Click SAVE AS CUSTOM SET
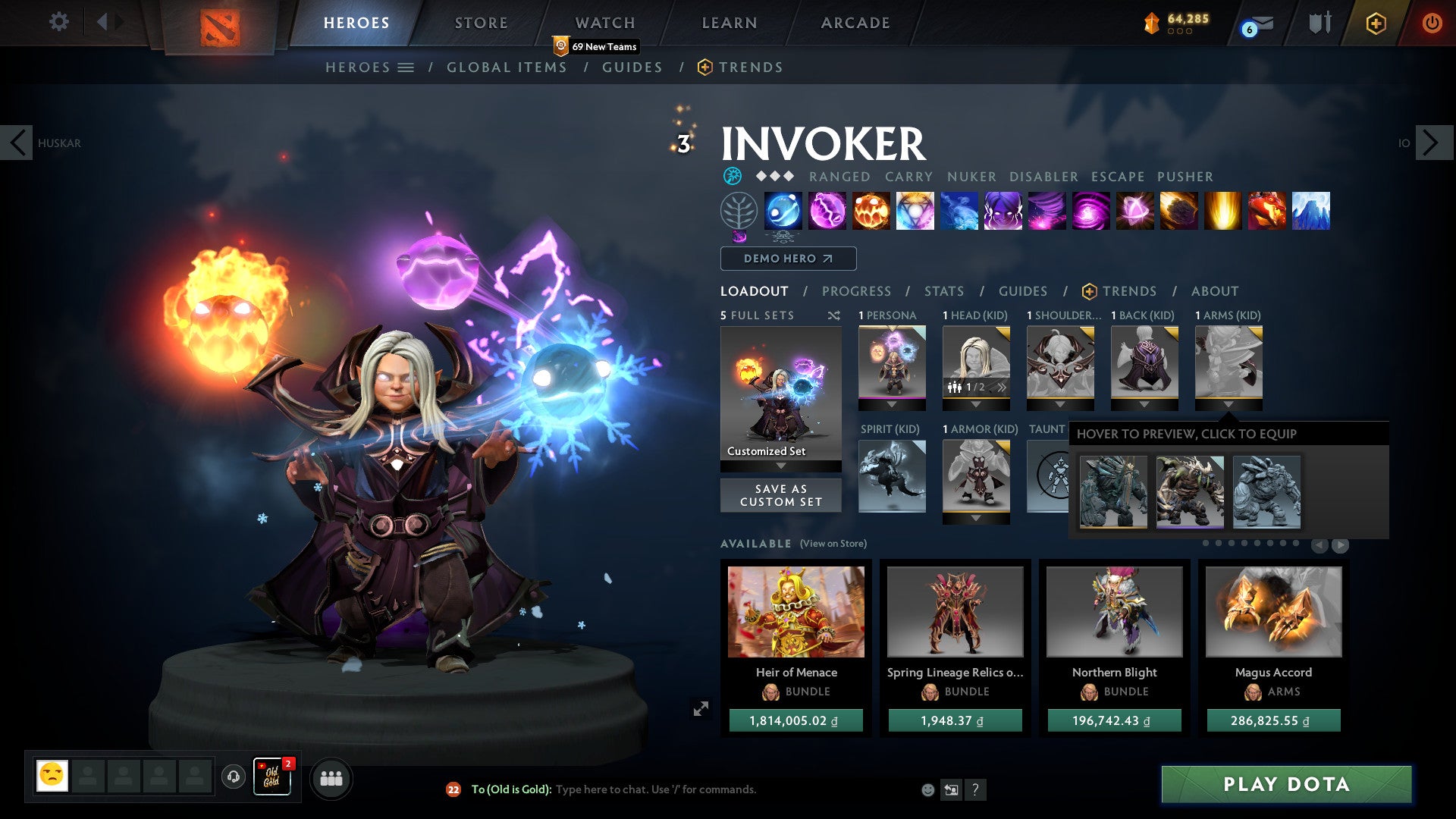This screenshot has height=819, width=1456. pyautogui.click(x=780, y=495)
